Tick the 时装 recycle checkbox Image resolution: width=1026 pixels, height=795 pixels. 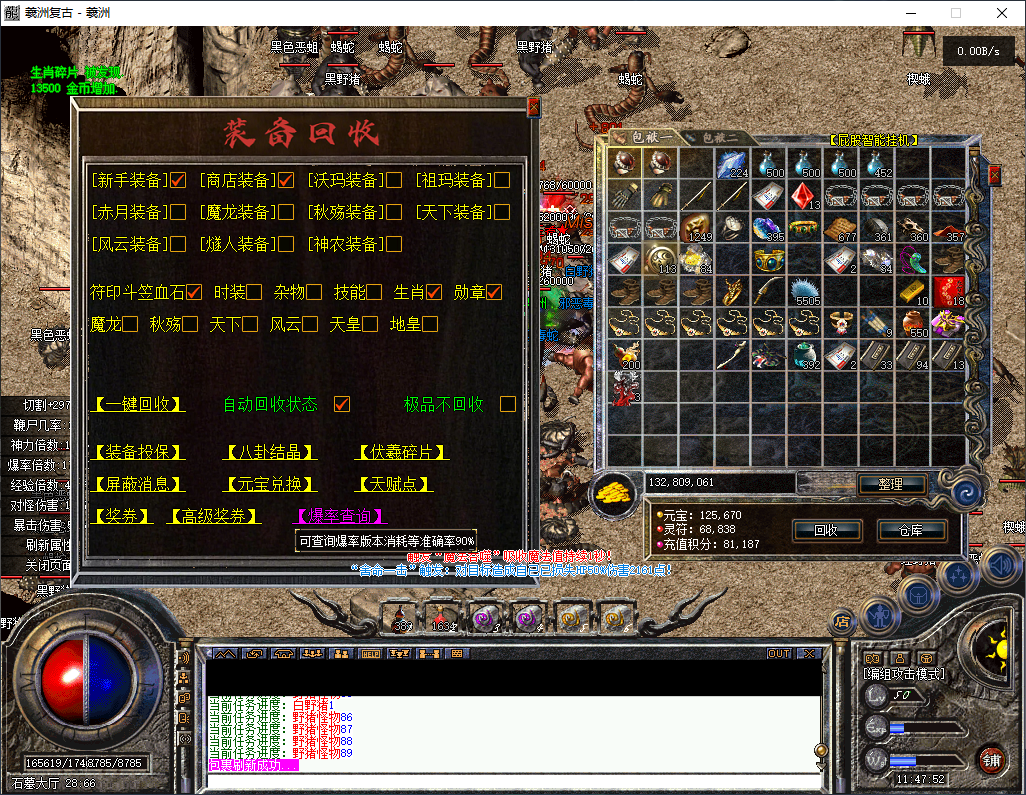pos(254,292)
